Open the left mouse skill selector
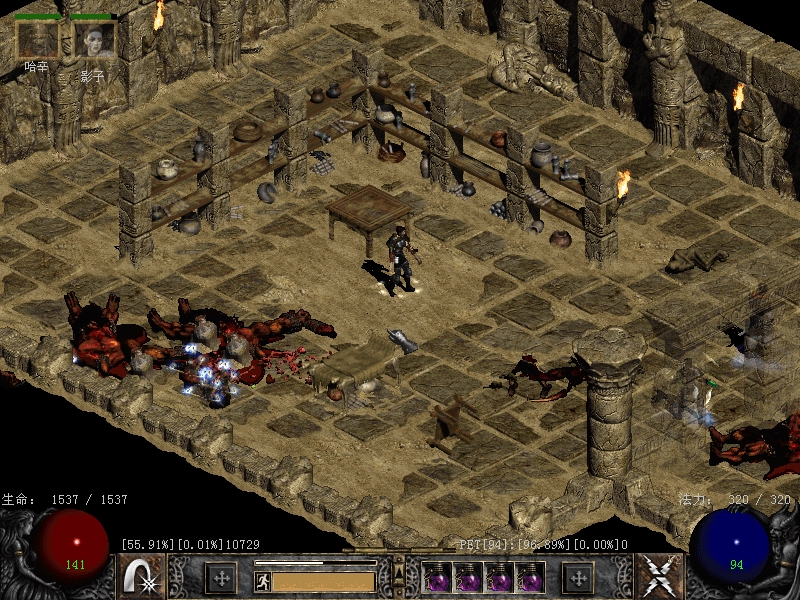Image resolution: width=800 pixels, height=600 pixels. coord(142,577)
